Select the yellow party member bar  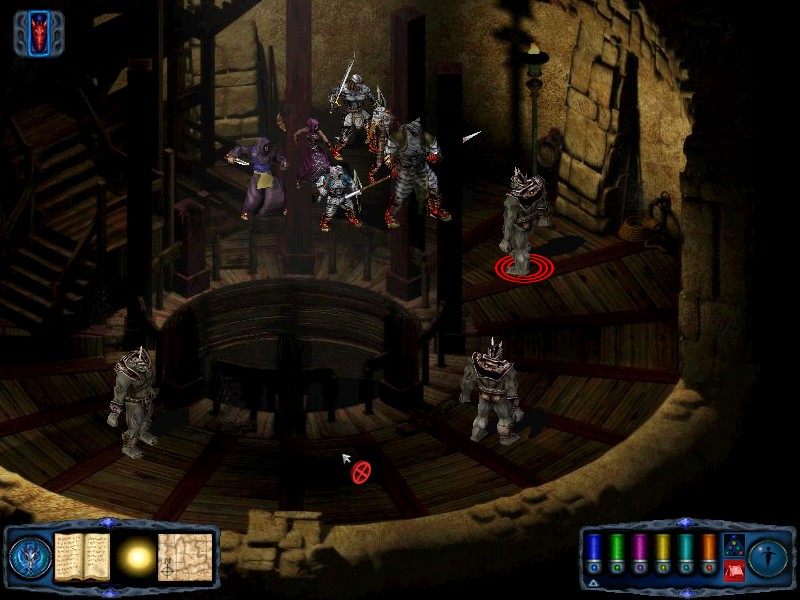pos(662,548)
